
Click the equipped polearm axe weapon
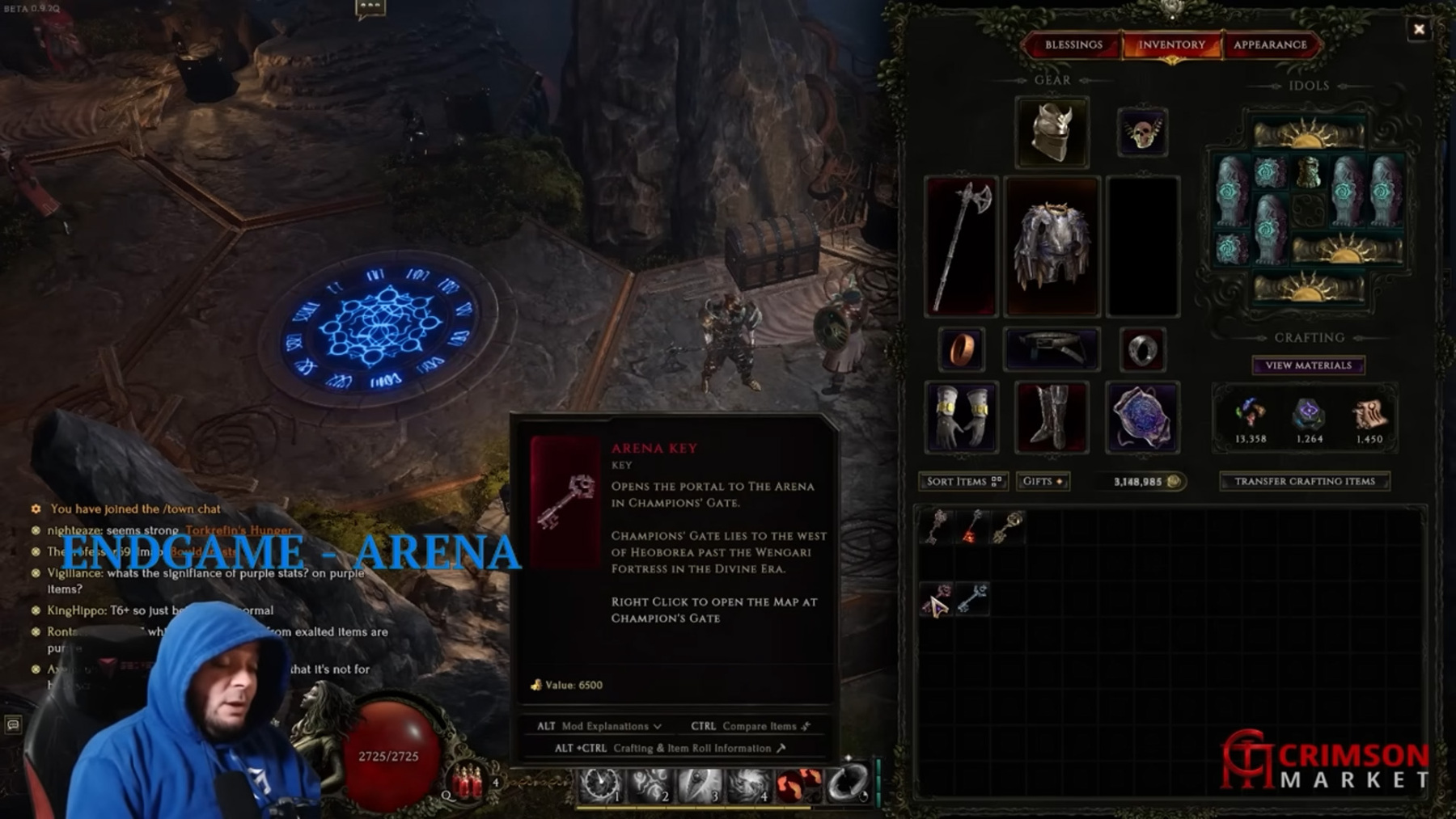tap(961, 246)
